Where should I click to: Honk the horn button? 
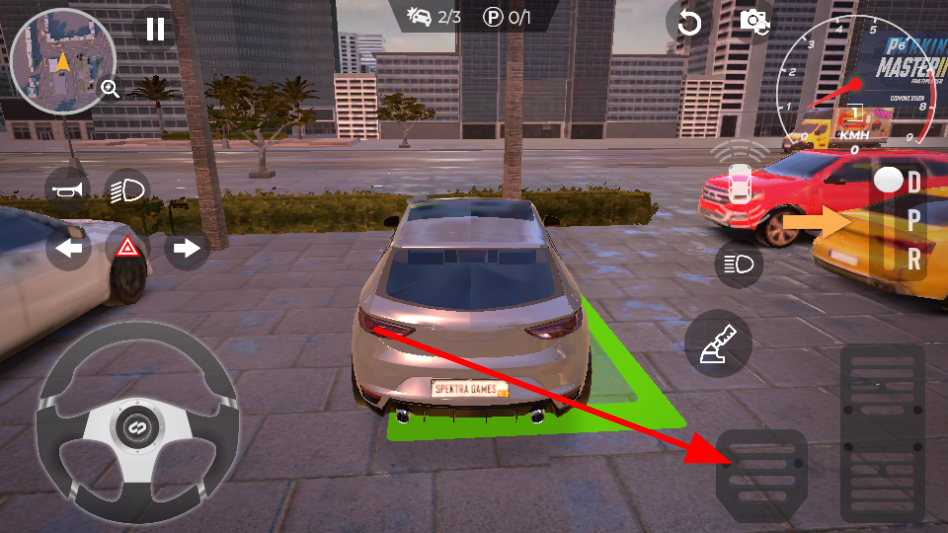(68, 187)
